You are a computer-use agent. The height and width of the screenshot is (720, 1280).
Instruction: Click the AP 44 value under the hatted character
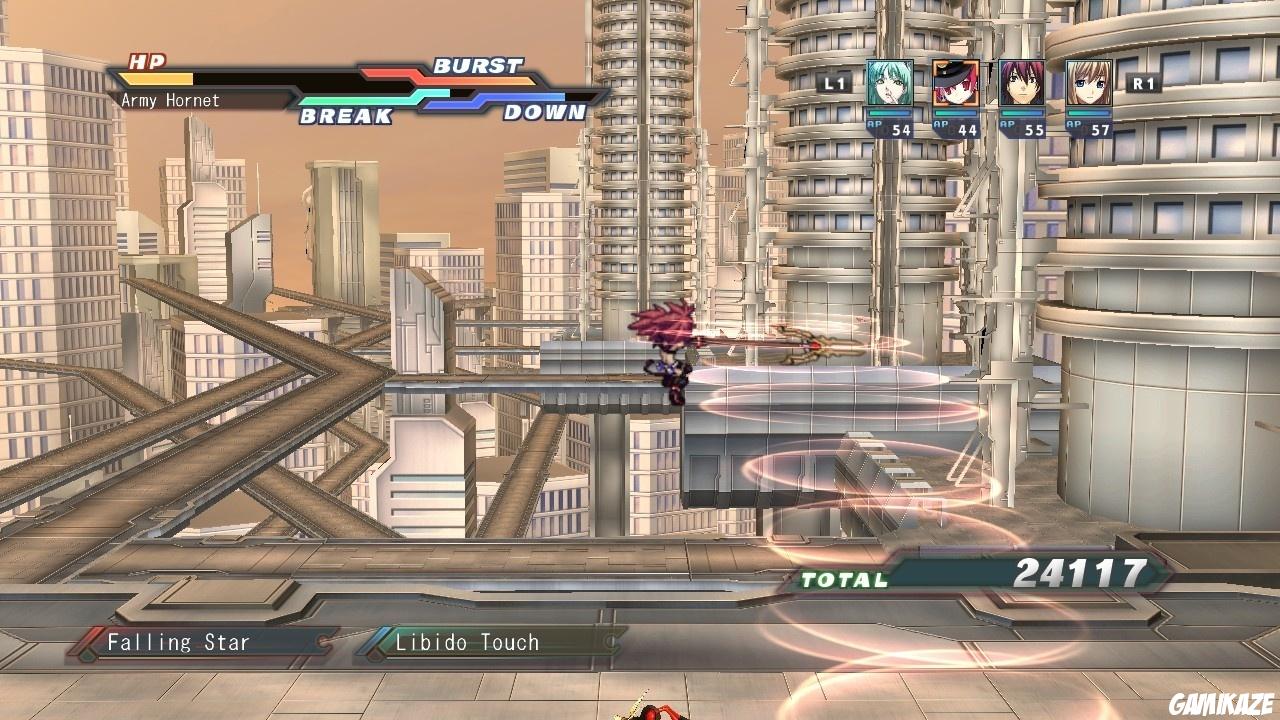[x=968, y=129]
